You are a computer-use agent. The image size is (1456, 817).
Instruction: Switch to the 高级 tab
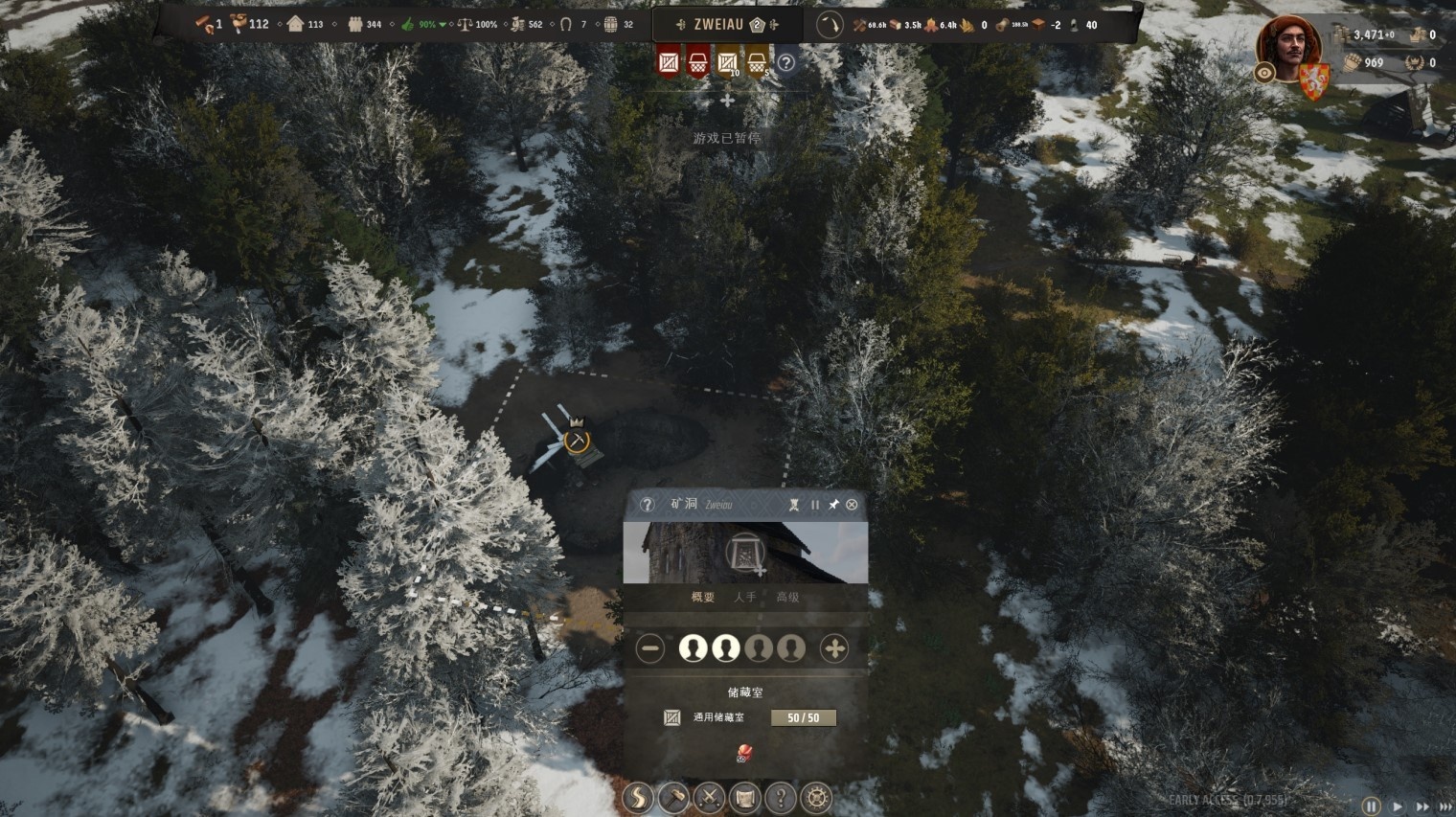(x=787, y=598)
